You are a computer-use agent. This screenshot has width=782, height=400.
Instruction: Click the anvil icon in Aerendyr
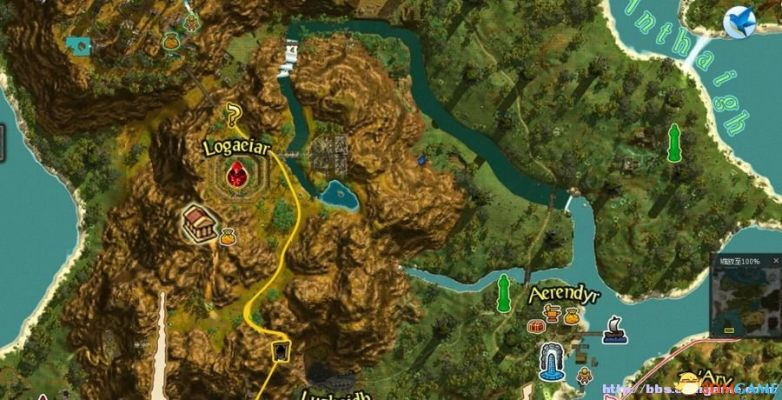point(550,313)
